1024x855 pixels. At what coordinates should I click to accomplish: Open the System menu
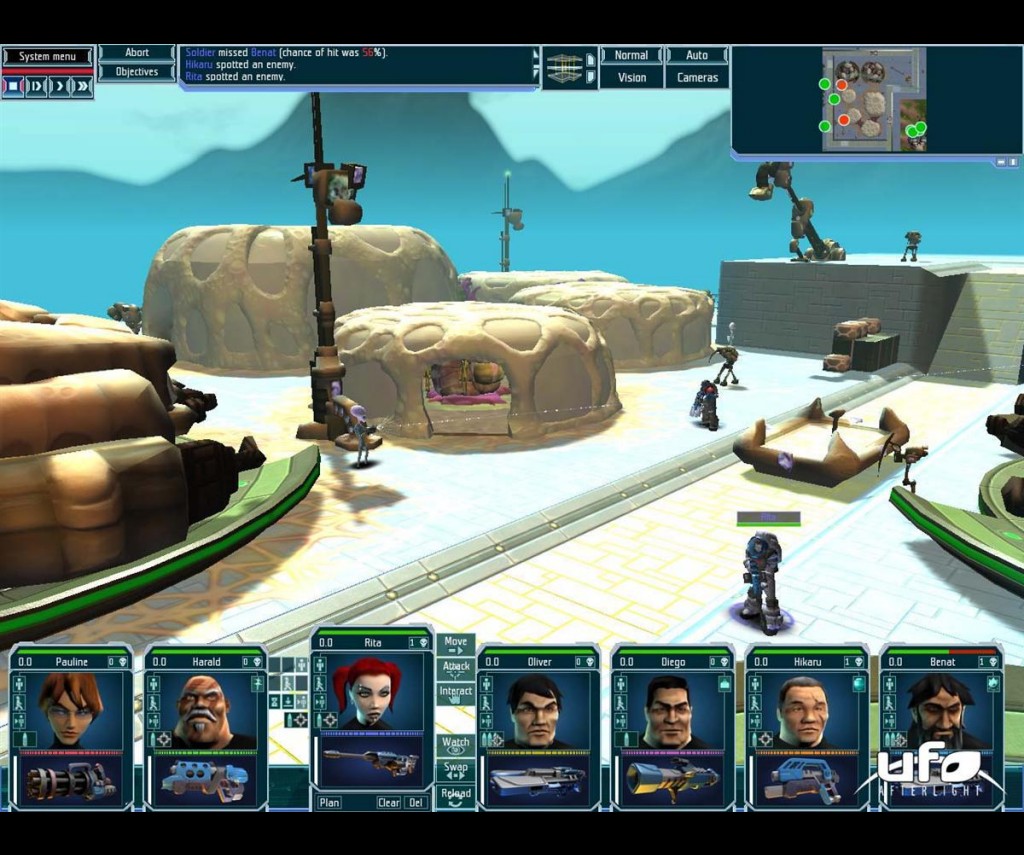47,56
